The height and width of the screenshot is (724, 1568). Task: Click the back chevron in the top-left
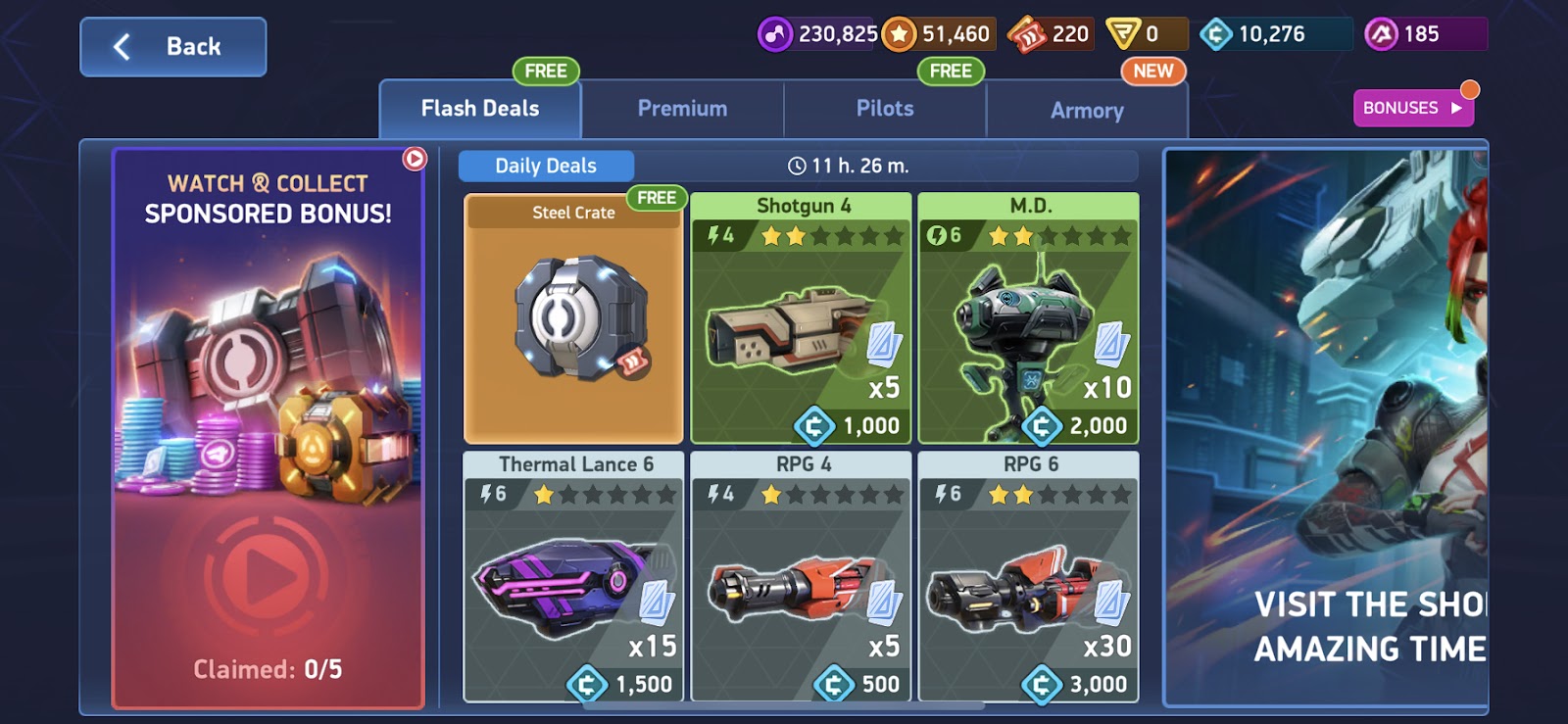(x=122, y=45)
